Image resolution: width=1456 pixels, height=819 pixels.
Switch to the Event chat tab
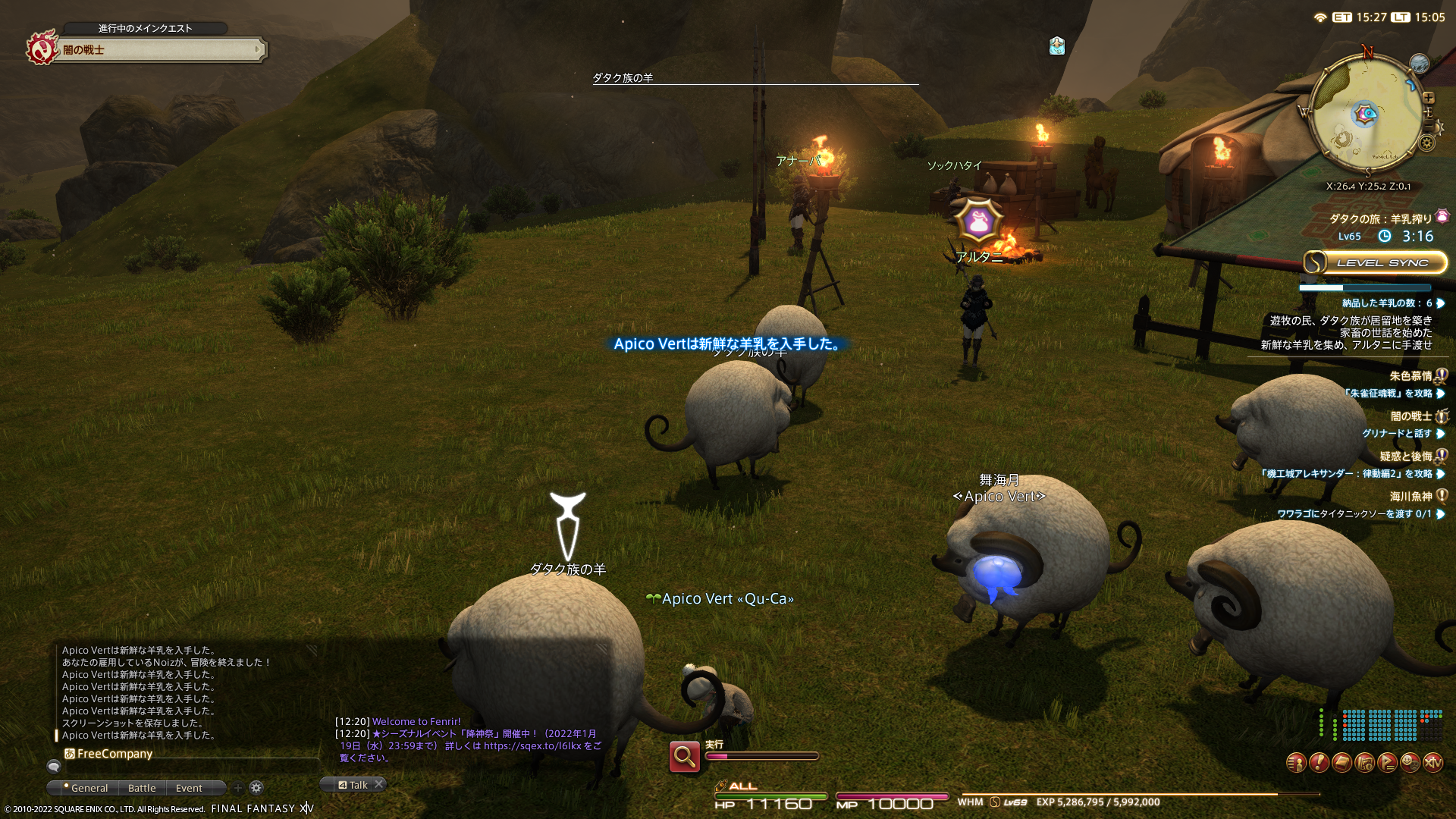point(189,788)
